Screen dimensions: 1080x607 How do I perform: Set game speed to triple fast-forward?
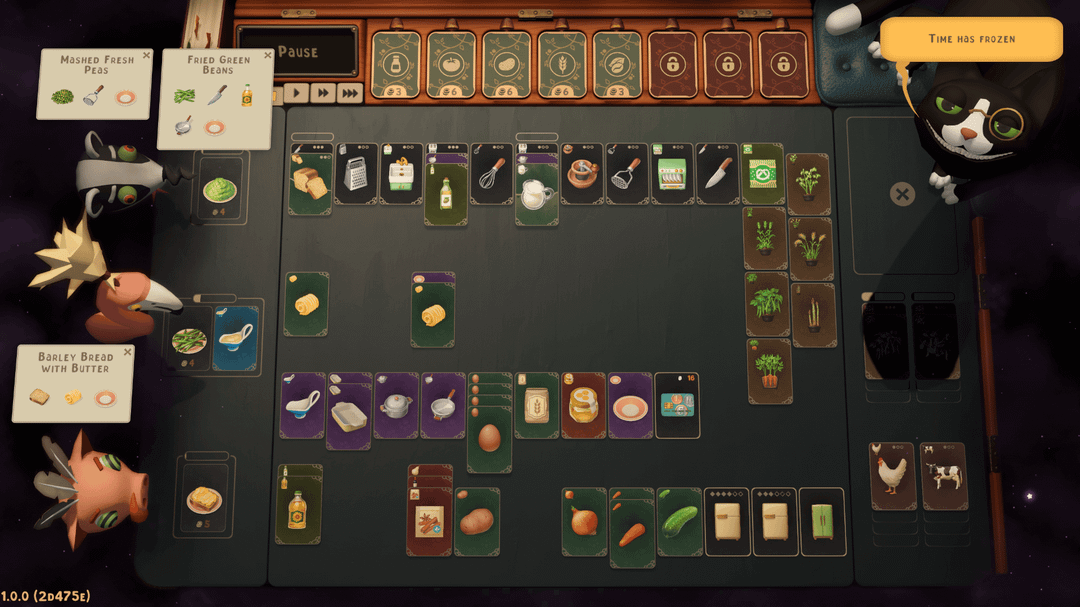tap(349, 93)
